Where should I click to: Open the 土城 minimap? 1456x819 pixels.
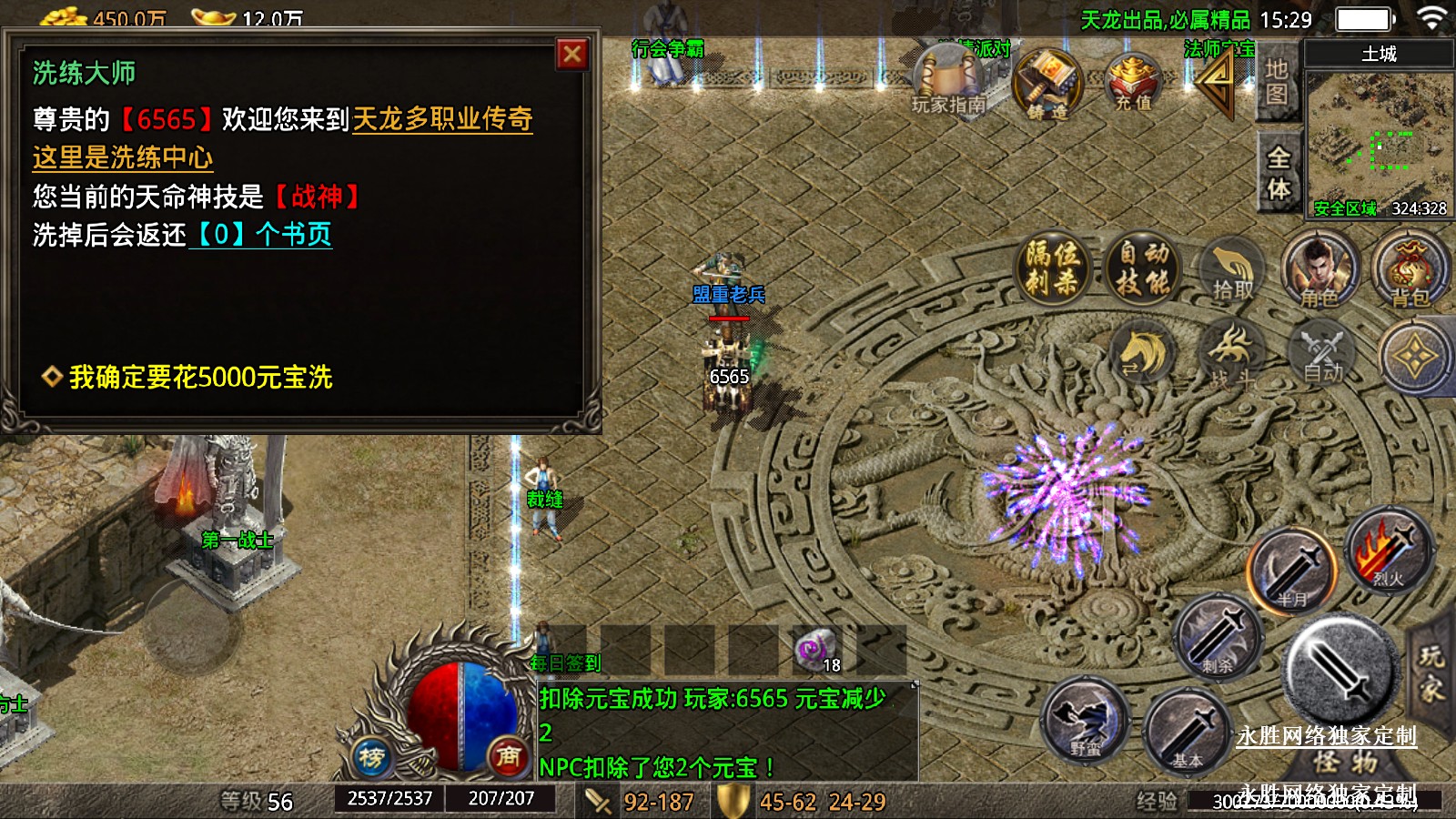tap(1378, 136)
